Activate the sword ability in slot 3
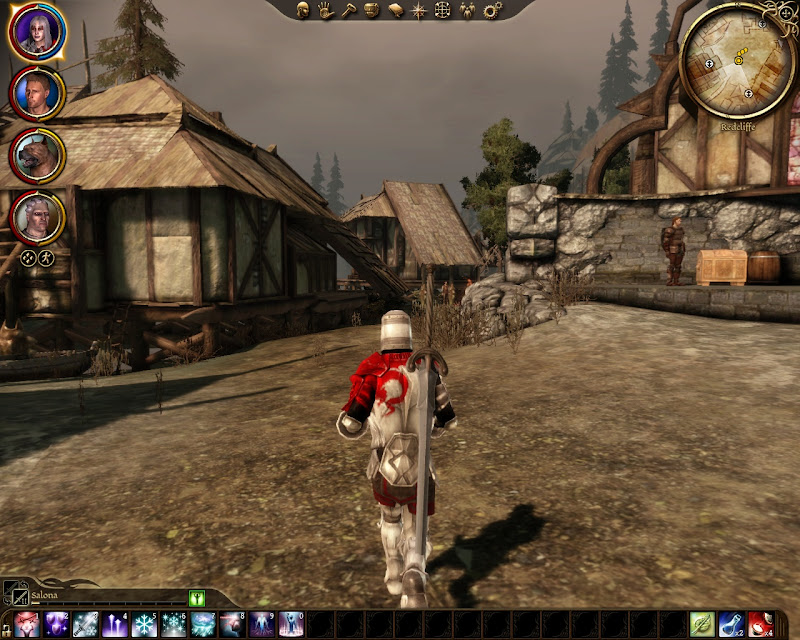This screenshot has height=640, width=800. coord(85,625)
